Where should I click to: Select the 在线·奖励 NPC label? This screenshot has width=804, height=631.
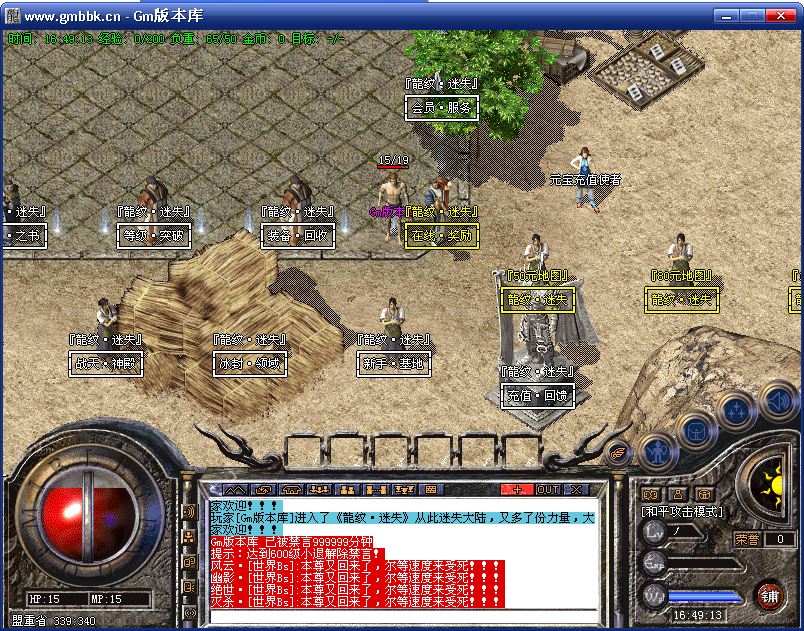[x=441, y=236]
